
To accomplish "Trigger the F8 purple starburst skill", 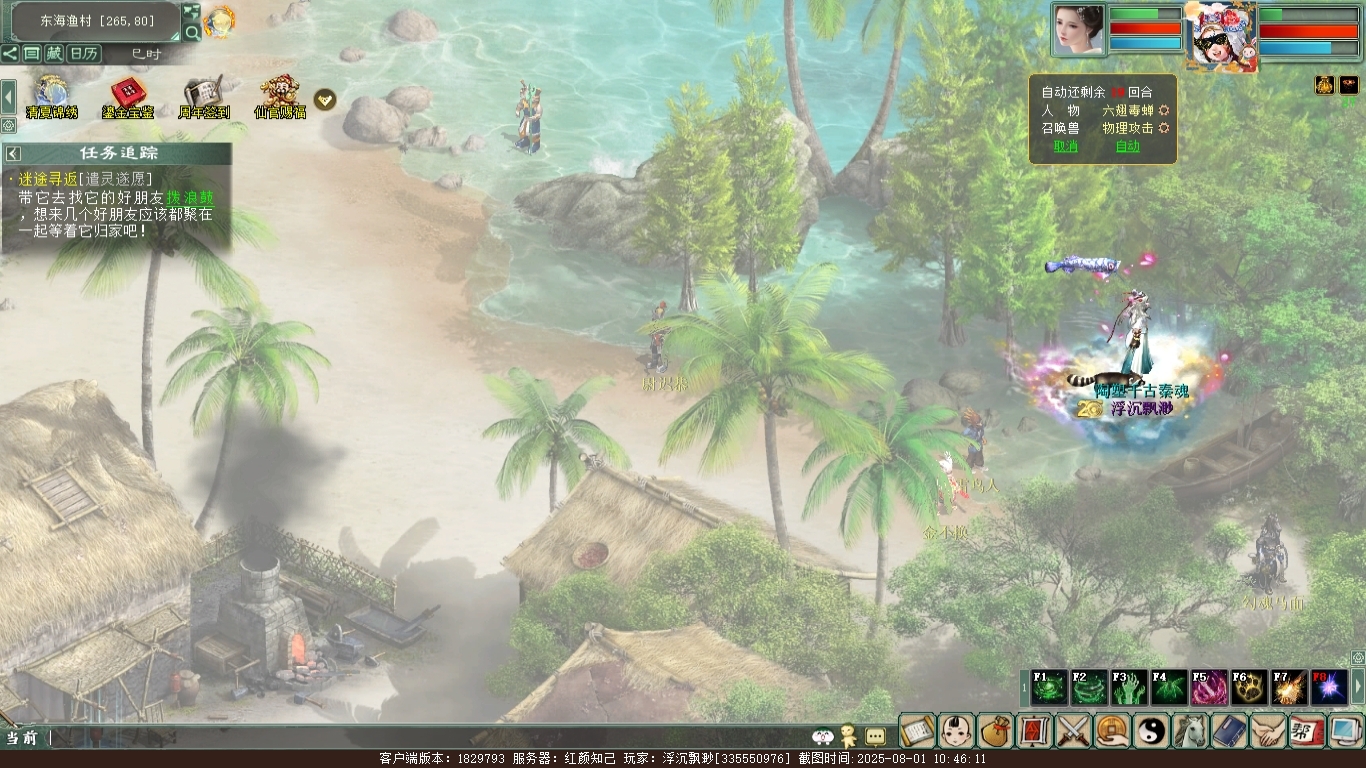I will click(1328, 688).
